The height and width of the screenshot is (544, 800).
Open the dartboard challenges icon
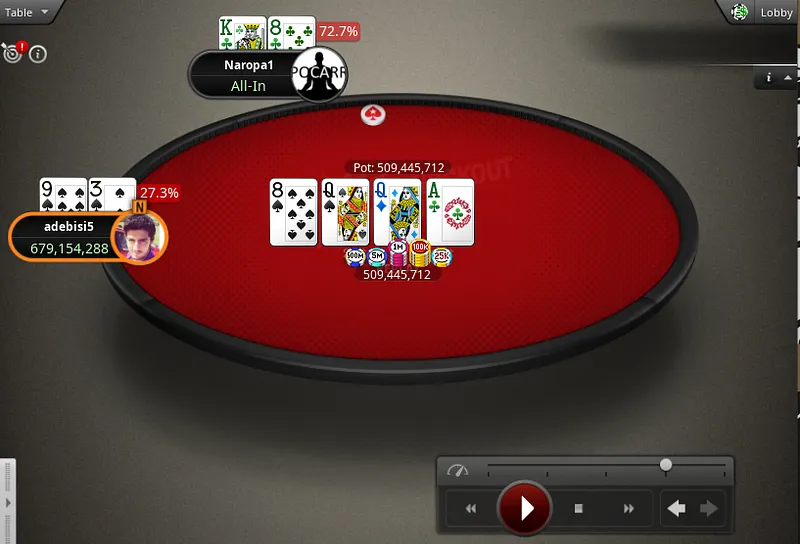(x=14, y=53)
